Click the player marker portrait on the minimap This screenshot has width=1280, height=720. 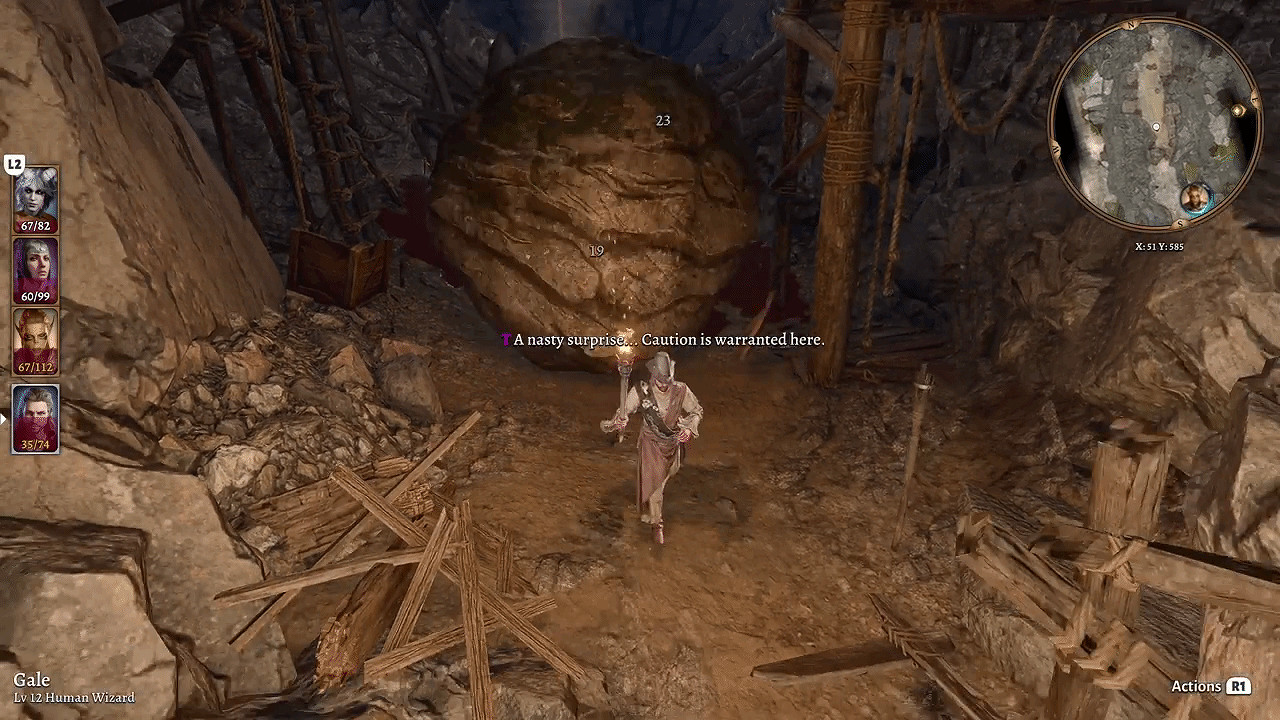[x=1196, y=197]
